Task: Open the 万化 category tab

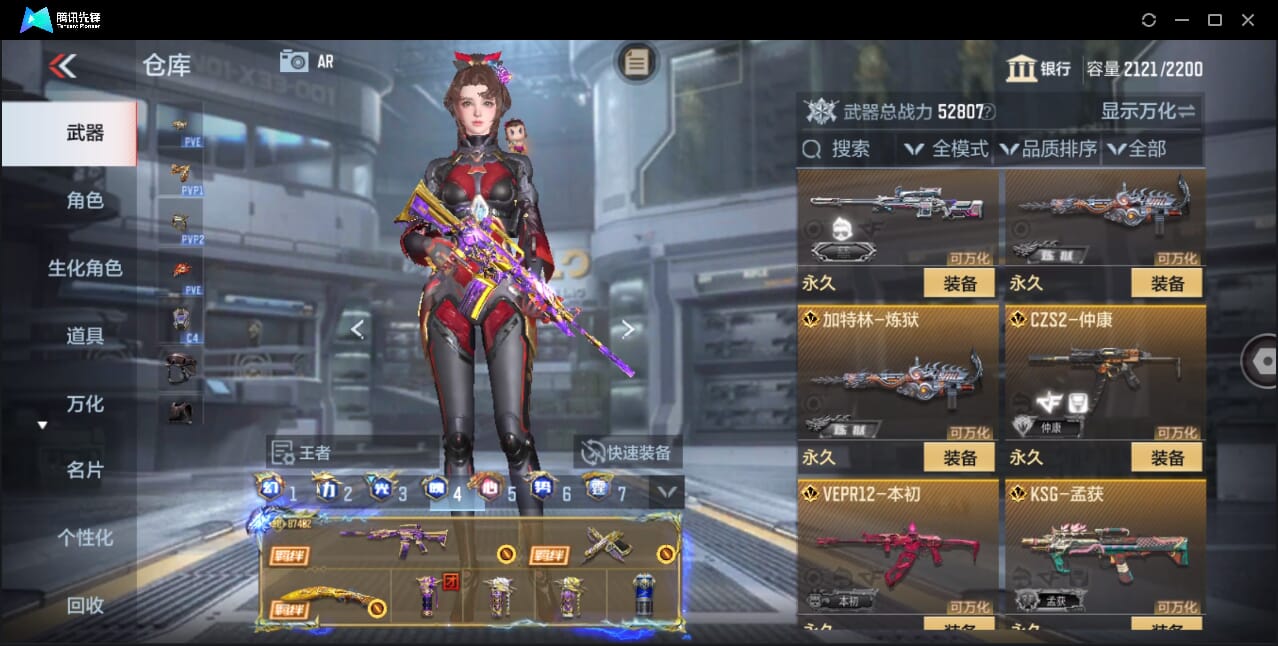Action: click(85, 404)
